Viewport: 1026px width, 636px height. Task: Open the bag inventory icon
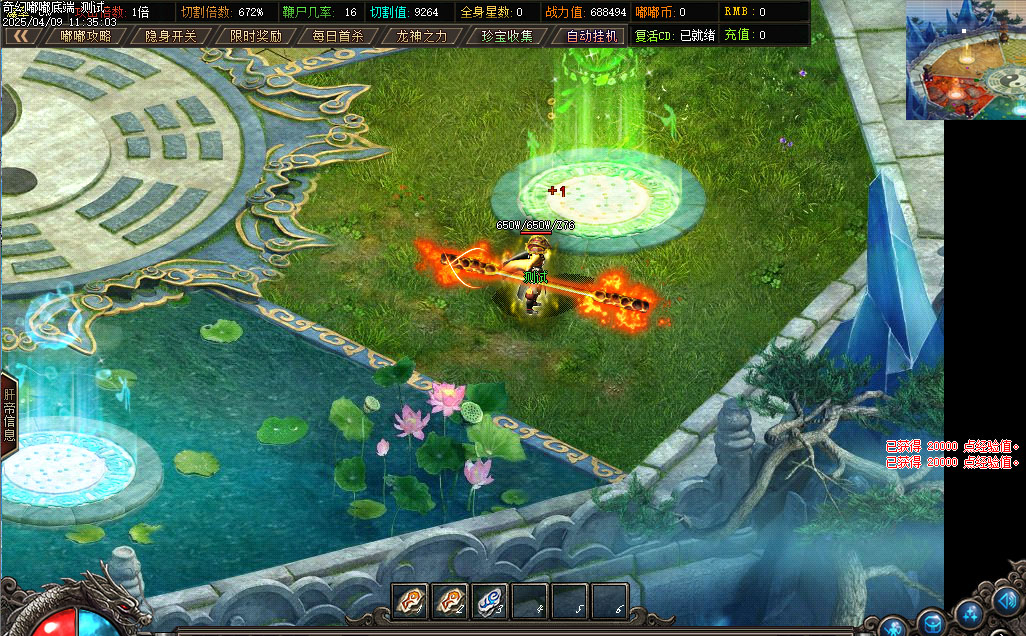tap(932, 623)
